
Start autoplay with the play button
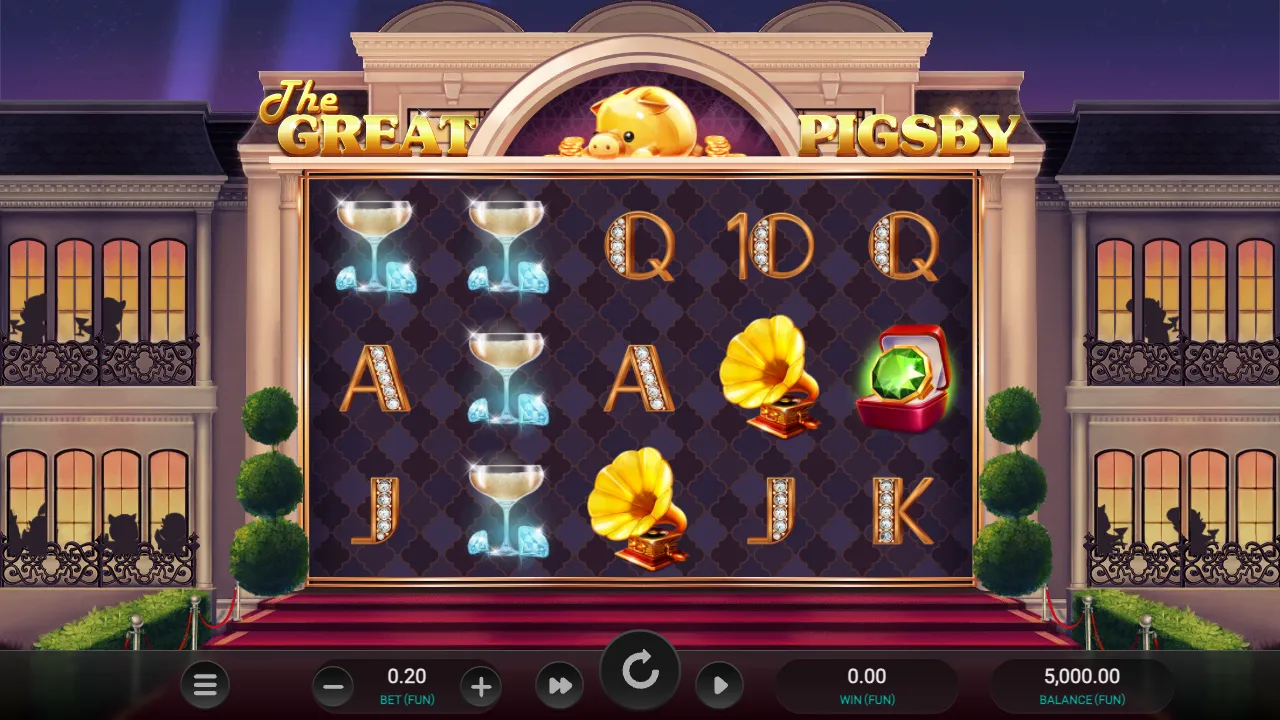click(720, 686)
